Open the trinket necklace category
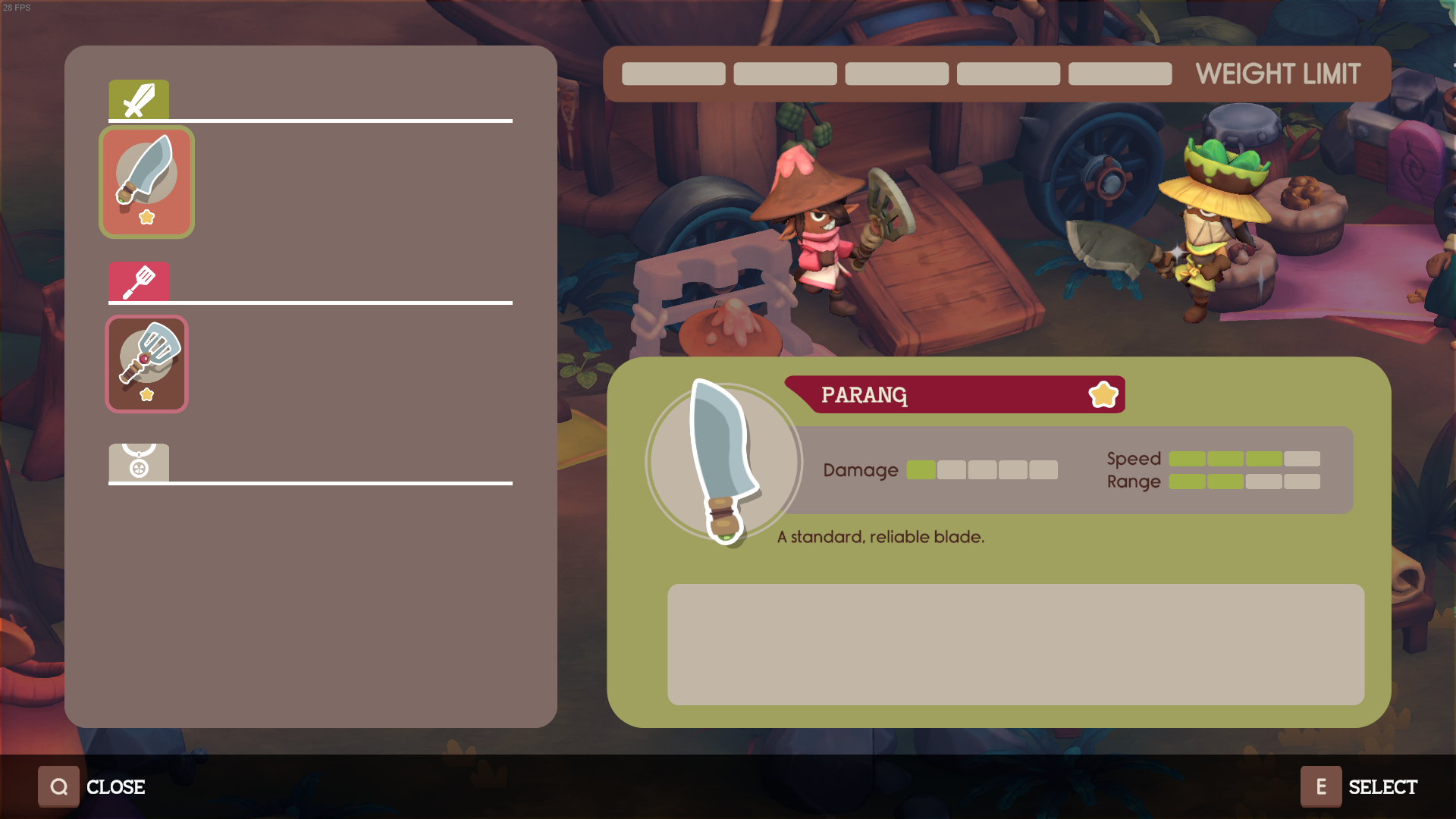The width and height of the screenshot is (1456, 819). [x=139, y=462]
